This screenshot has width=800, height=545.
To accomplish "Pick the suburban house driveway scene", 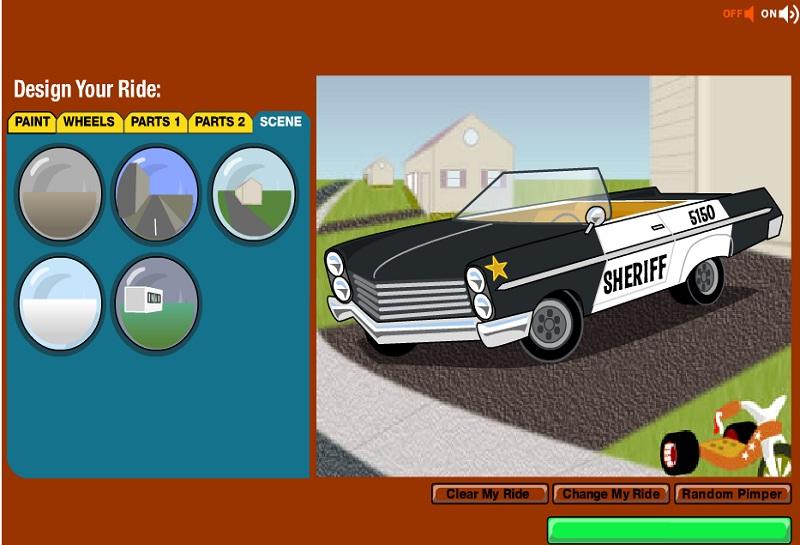I will (253, 194).
